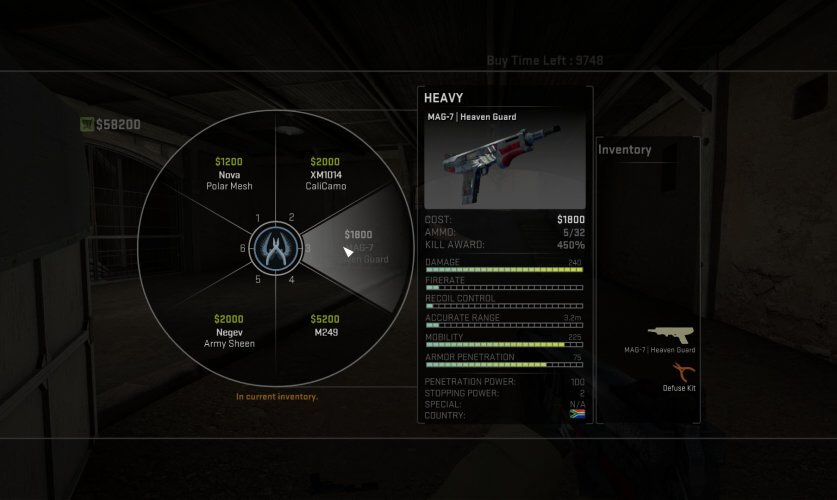The image size is (837, 500).
Task: Buy the Negev Army Sheen
Action: pyautogui.click(x=228, y=331)
